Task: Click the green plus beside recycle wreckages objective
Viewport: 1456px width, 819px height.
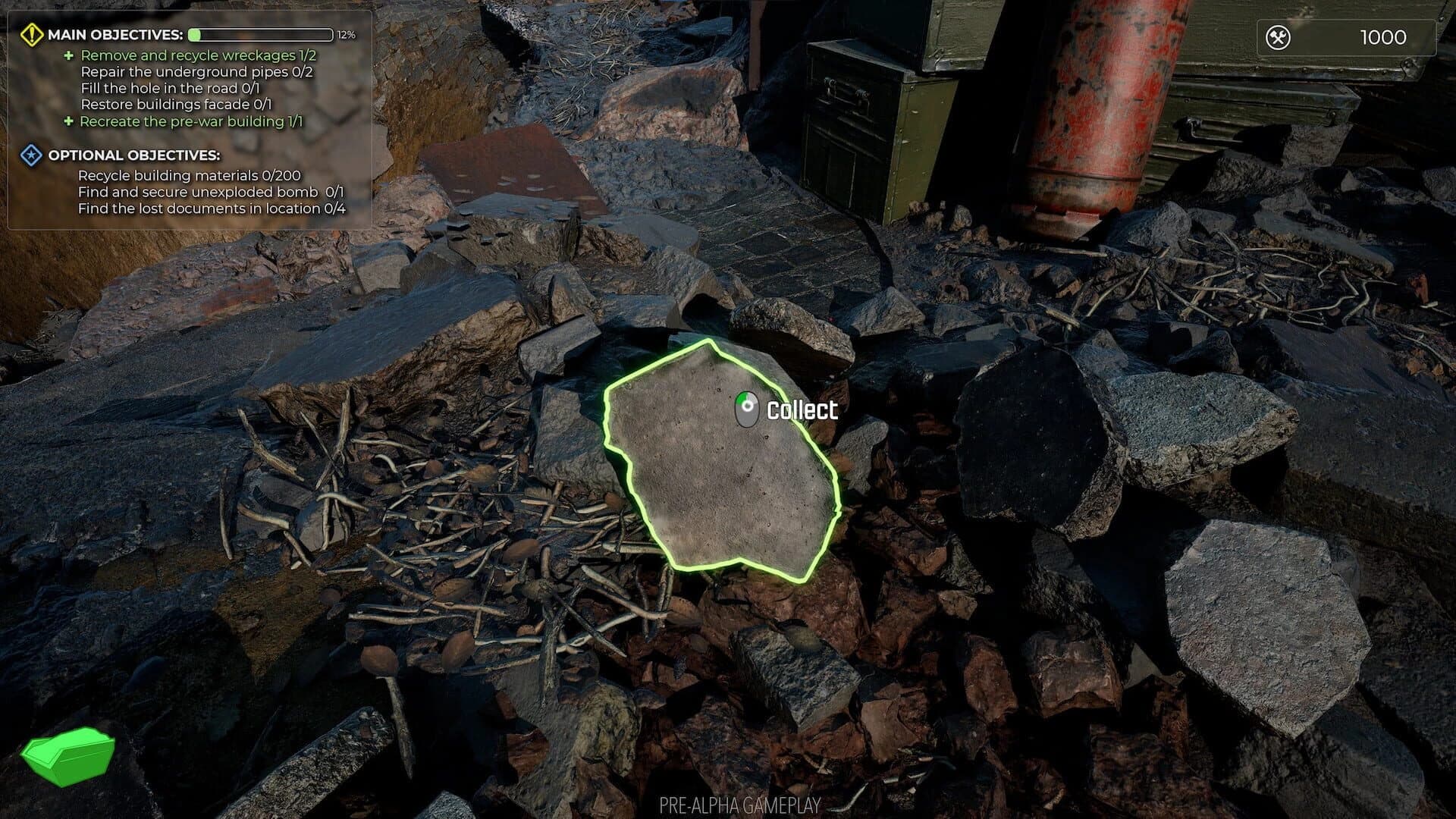Action: tap(68, 55)
